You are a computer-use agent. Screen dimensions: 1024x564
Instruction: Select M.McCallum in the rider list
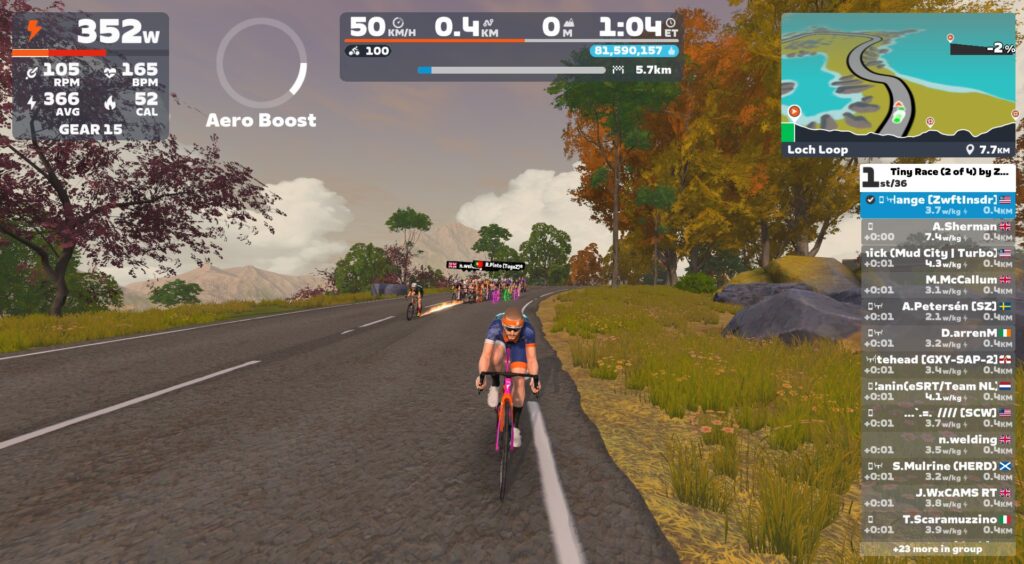click(x=938, y=284)
